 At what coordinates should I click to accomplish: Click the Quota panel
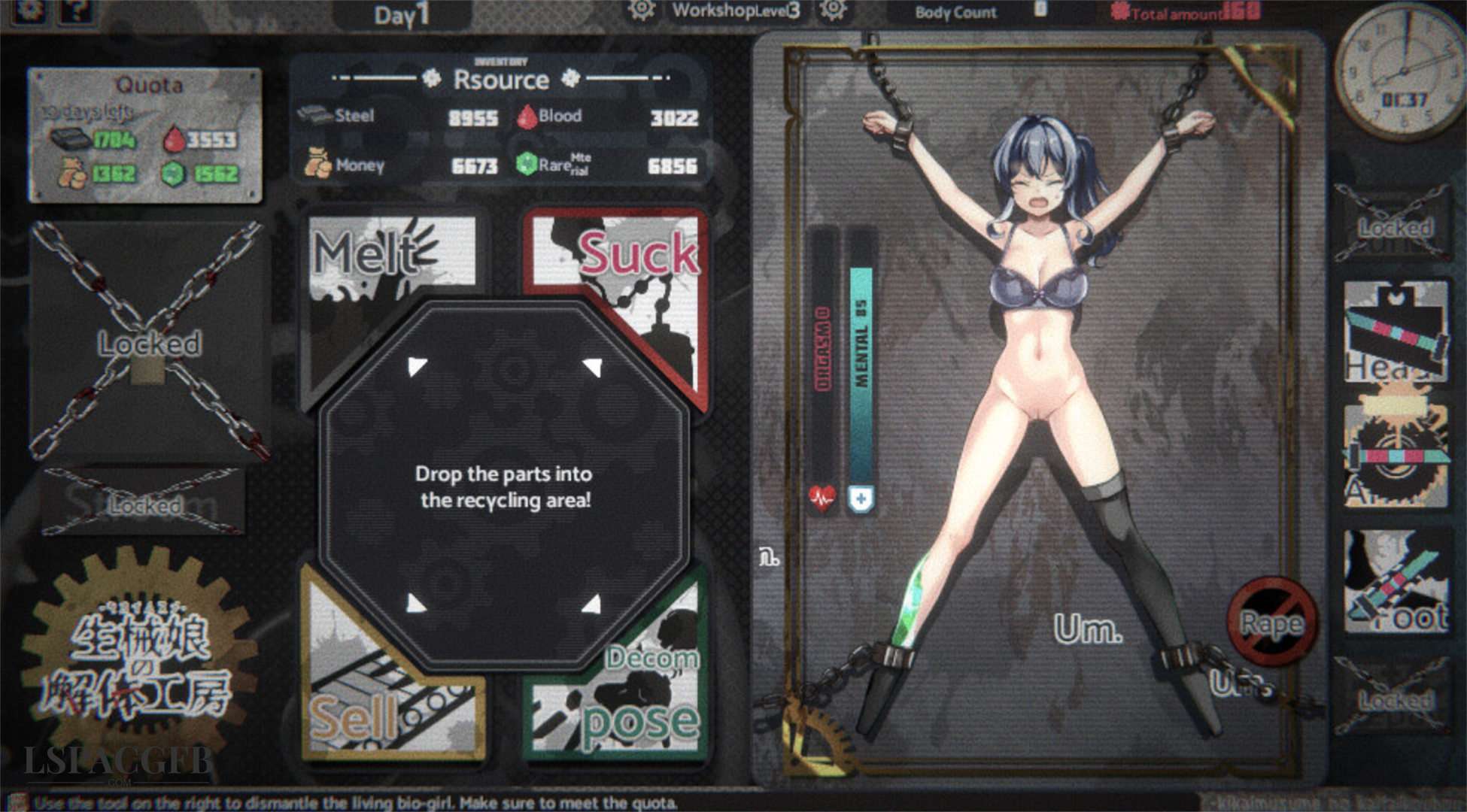coord(145,135)
